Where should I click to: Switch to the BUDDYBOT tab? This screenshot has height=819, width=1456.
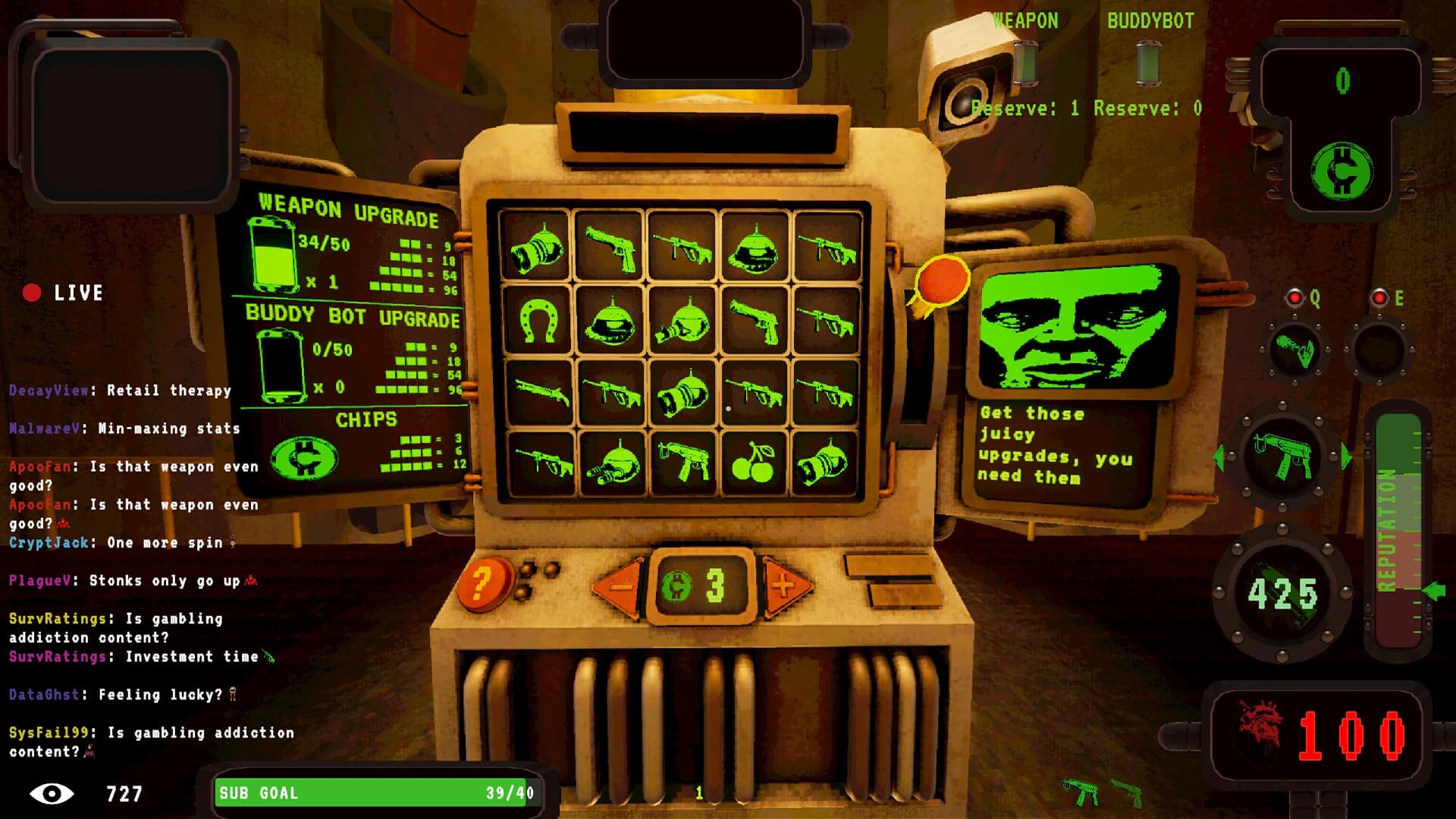point(1150,20)
